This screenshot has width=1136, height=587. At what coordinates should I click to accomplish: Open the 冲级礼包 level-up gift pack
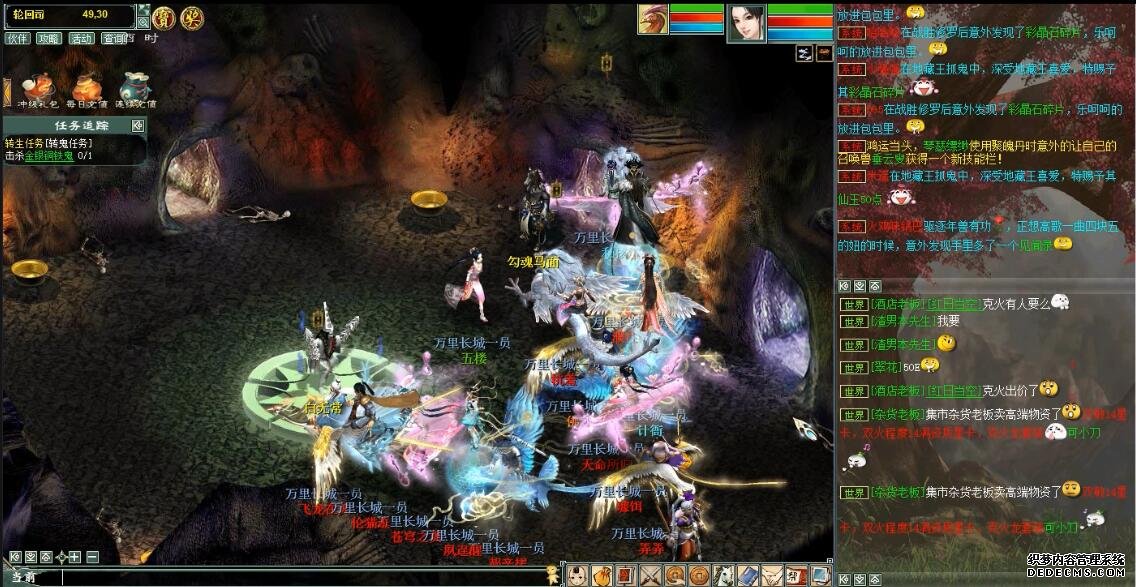click(36, 88)
